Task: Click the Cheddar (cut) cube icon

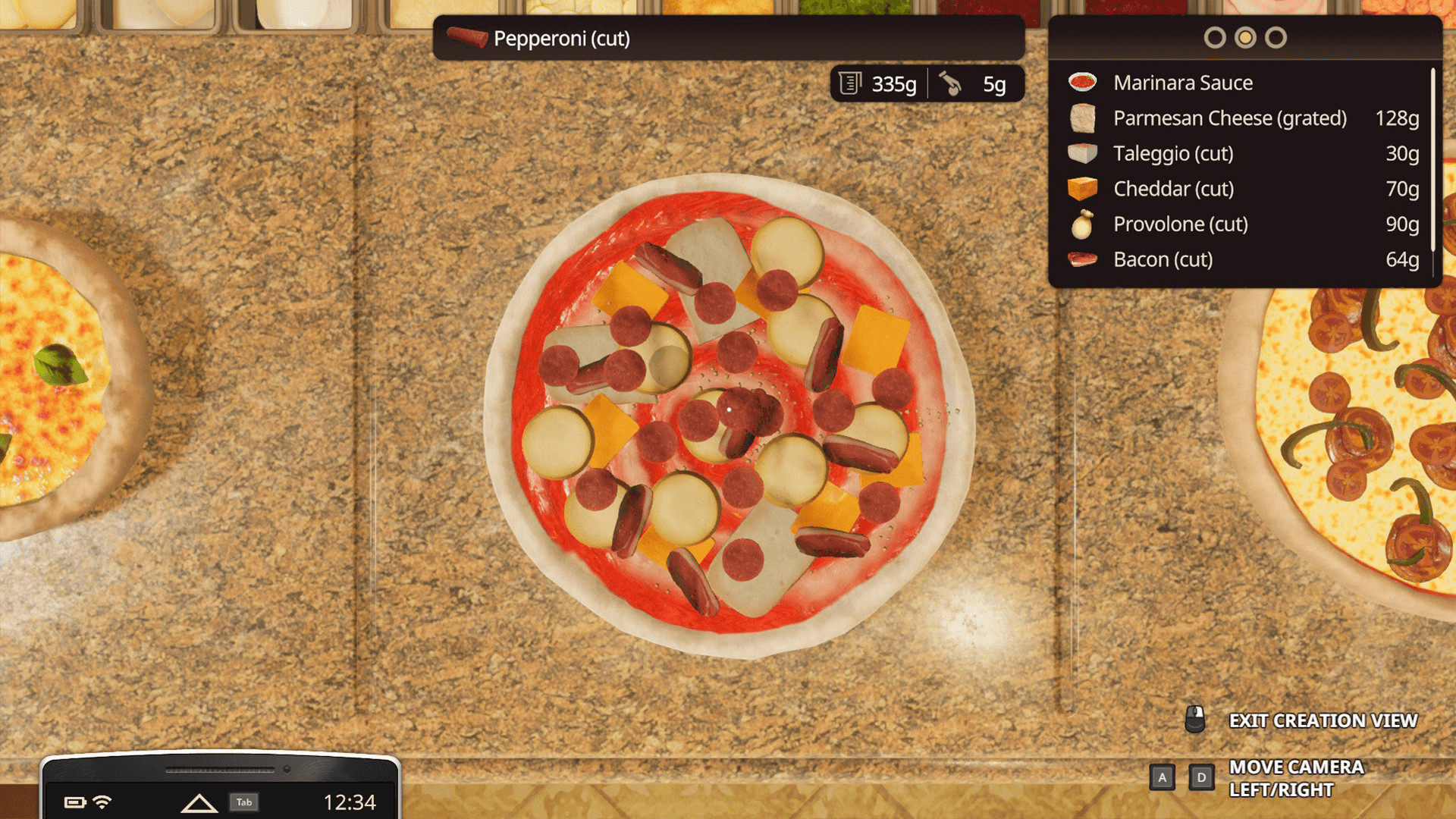Action: pos(1082,189)
